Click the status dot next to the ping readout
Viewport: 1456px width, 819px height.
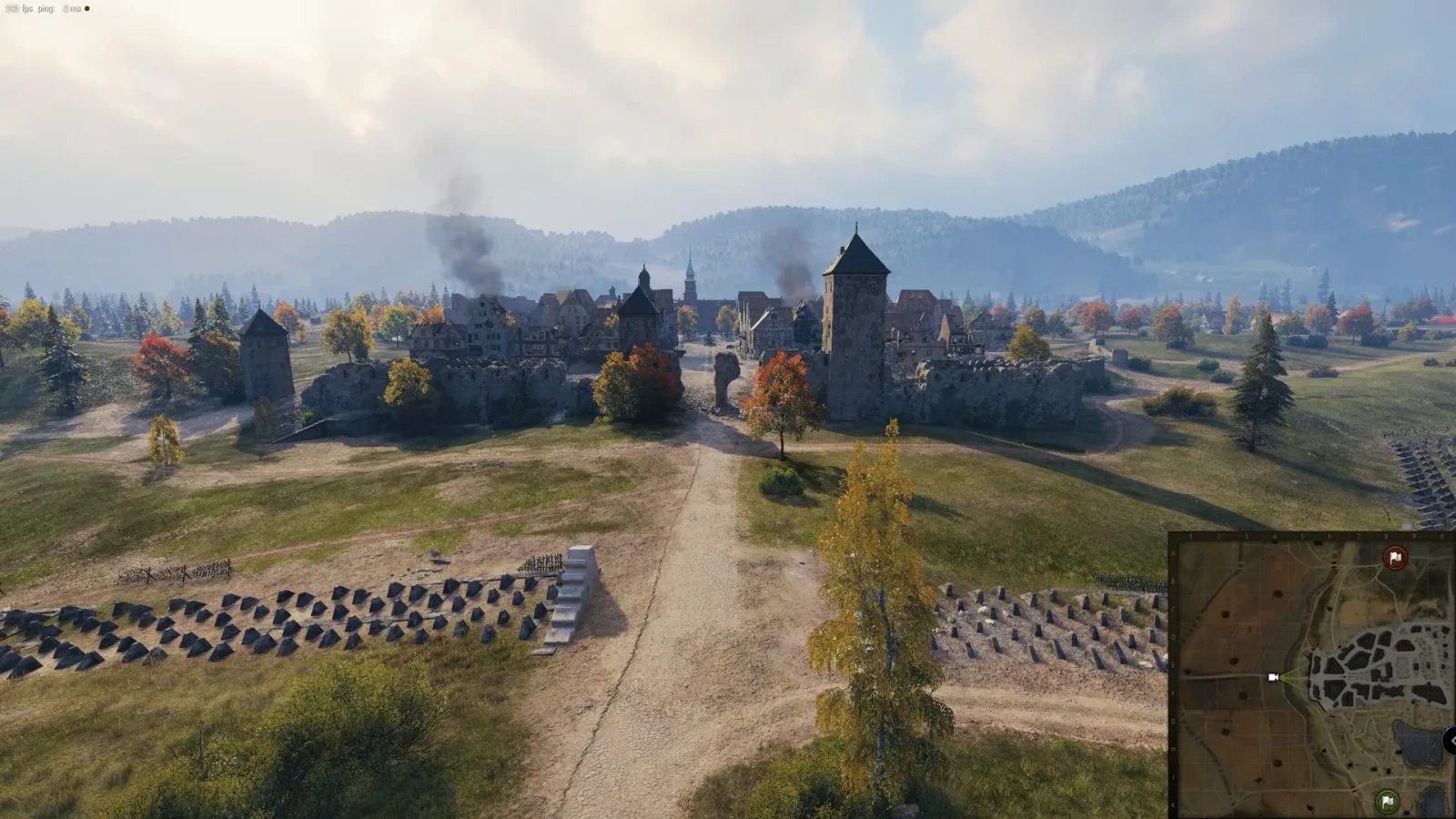tap(87, 9)
